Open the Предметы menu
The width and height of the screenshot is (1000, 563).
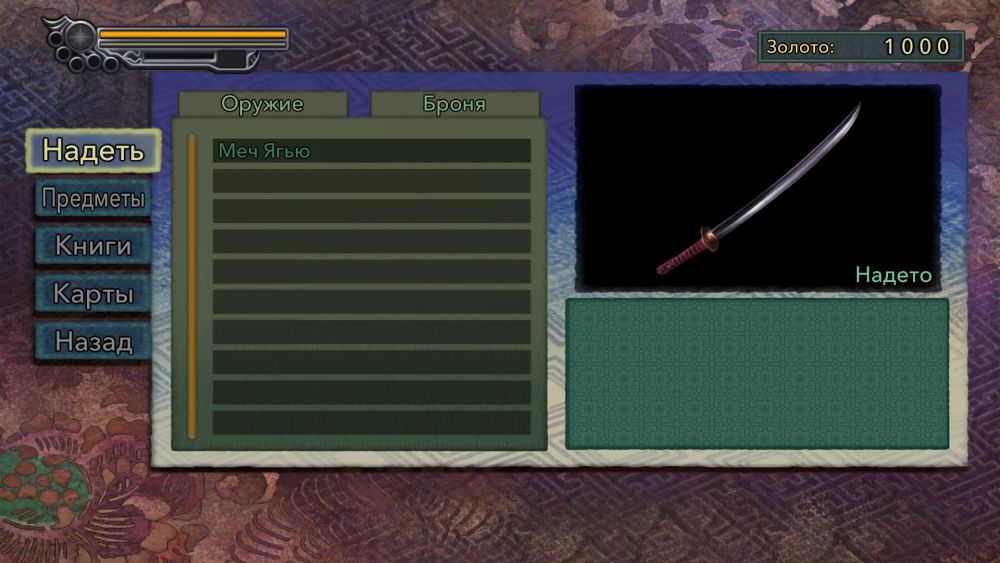click(93, 198)
